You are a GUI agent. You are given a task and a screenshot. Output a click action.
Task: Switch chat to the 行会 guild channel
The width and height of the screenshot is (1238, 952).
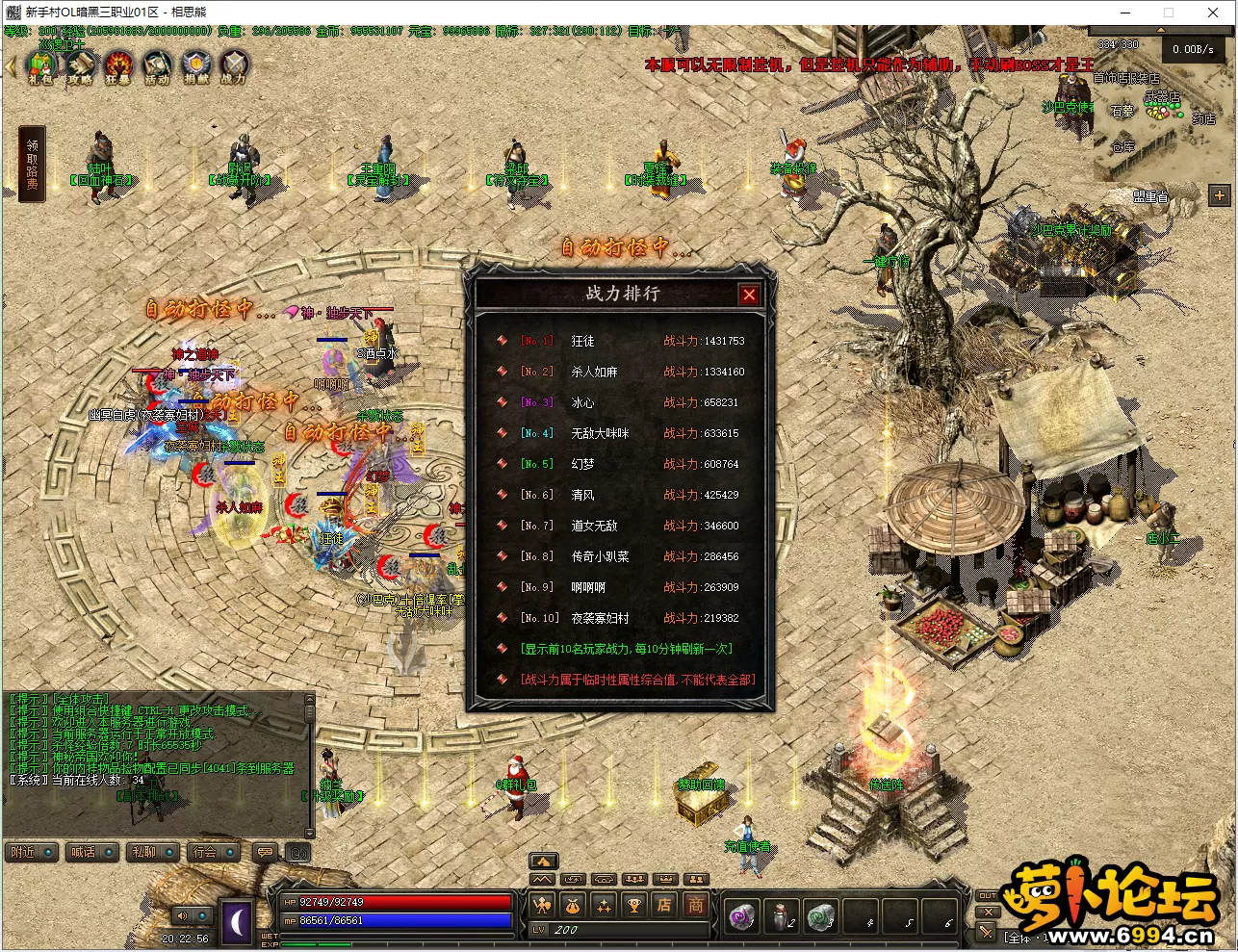214,852
